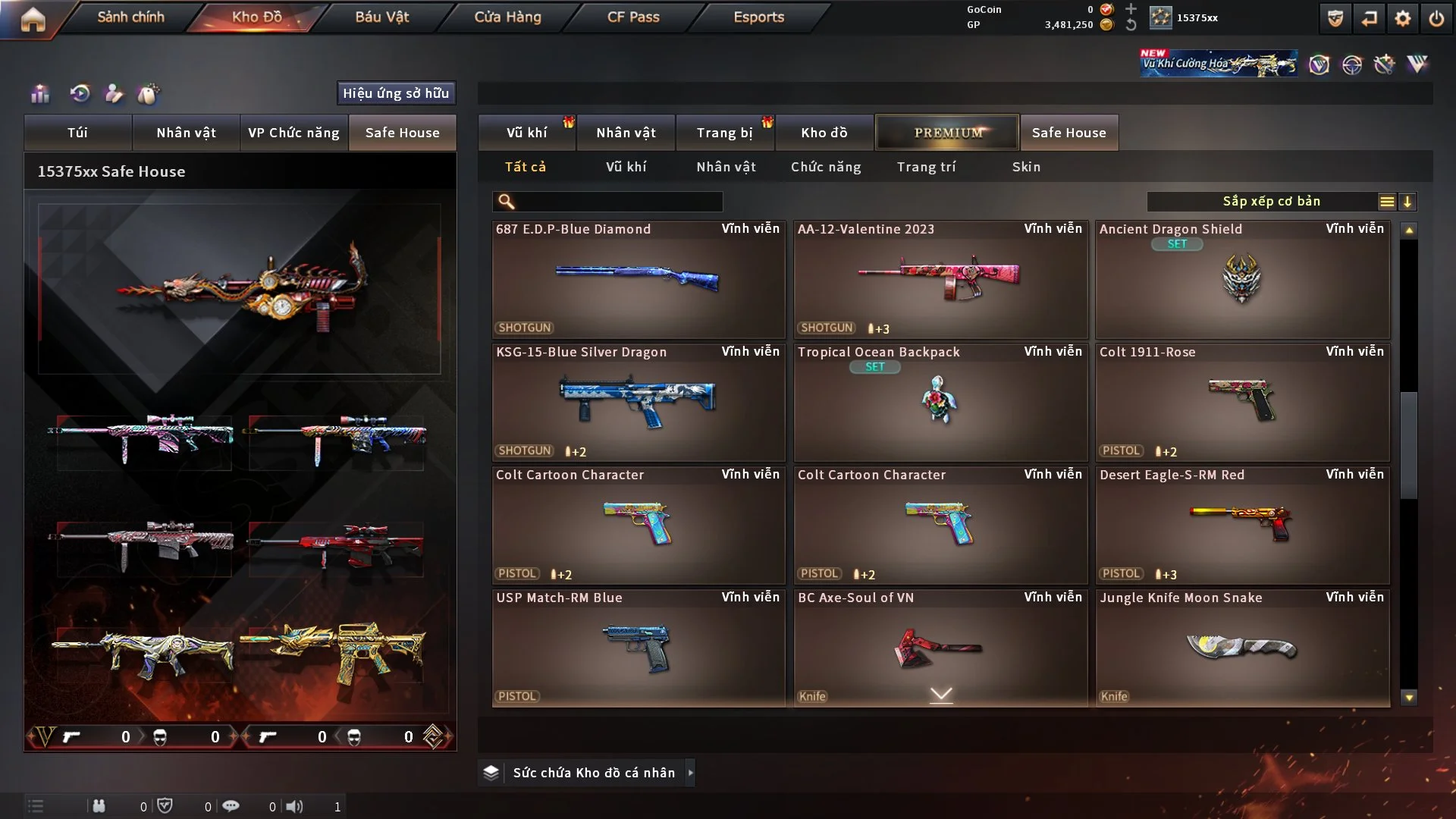Show the Skin filter category
Screen dimensions: 1456x819
tap(1026, 167)
